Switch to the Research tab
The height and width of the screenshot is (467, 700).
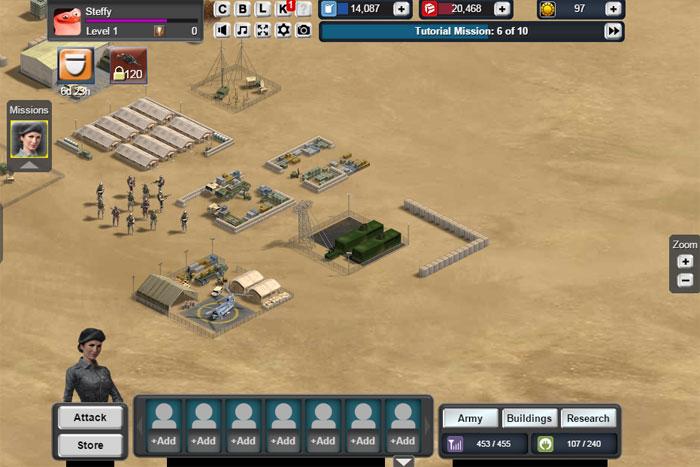[587, 419]
